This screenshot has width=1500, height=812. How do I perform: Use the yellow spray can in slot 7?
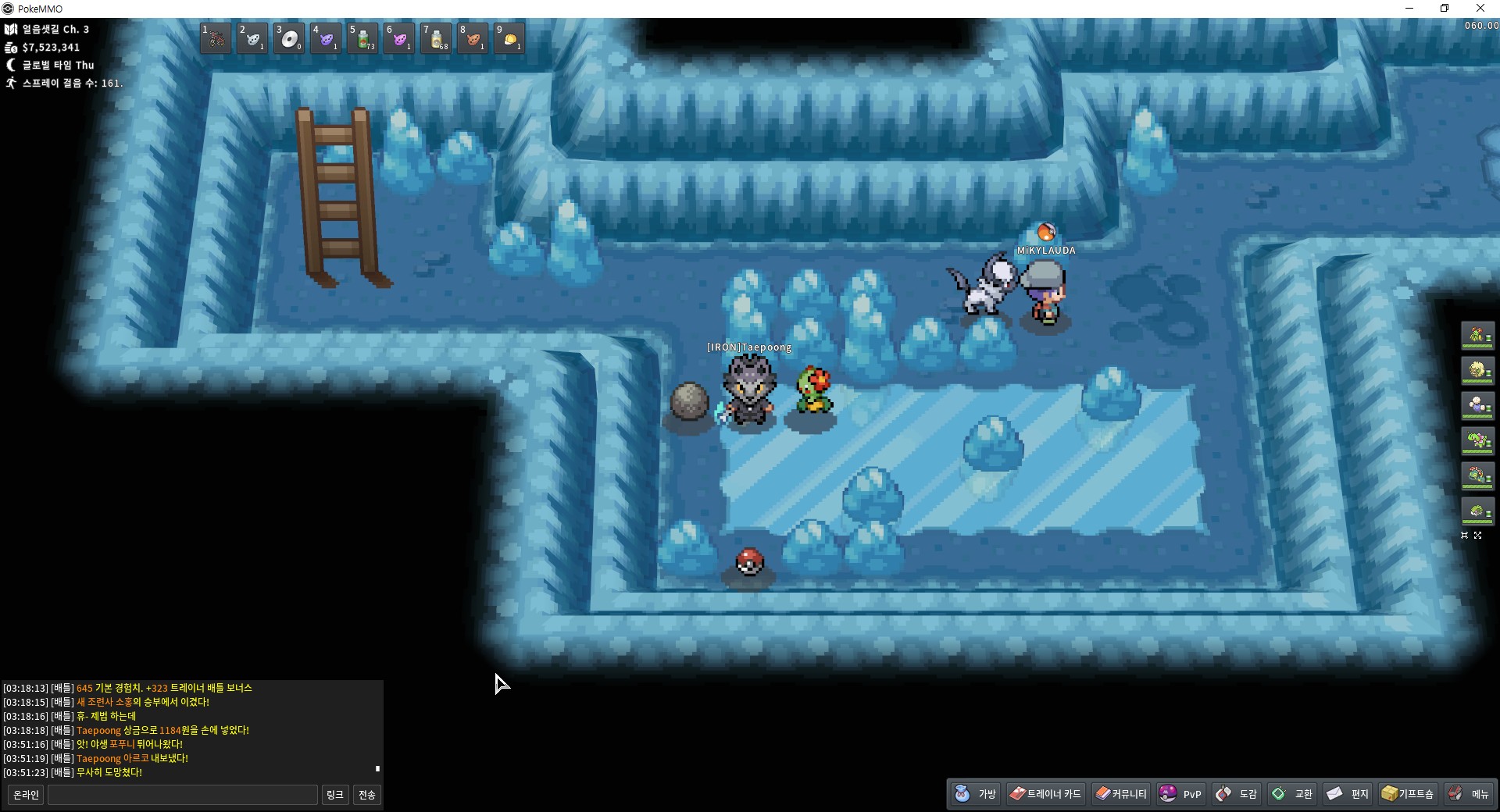436,38
